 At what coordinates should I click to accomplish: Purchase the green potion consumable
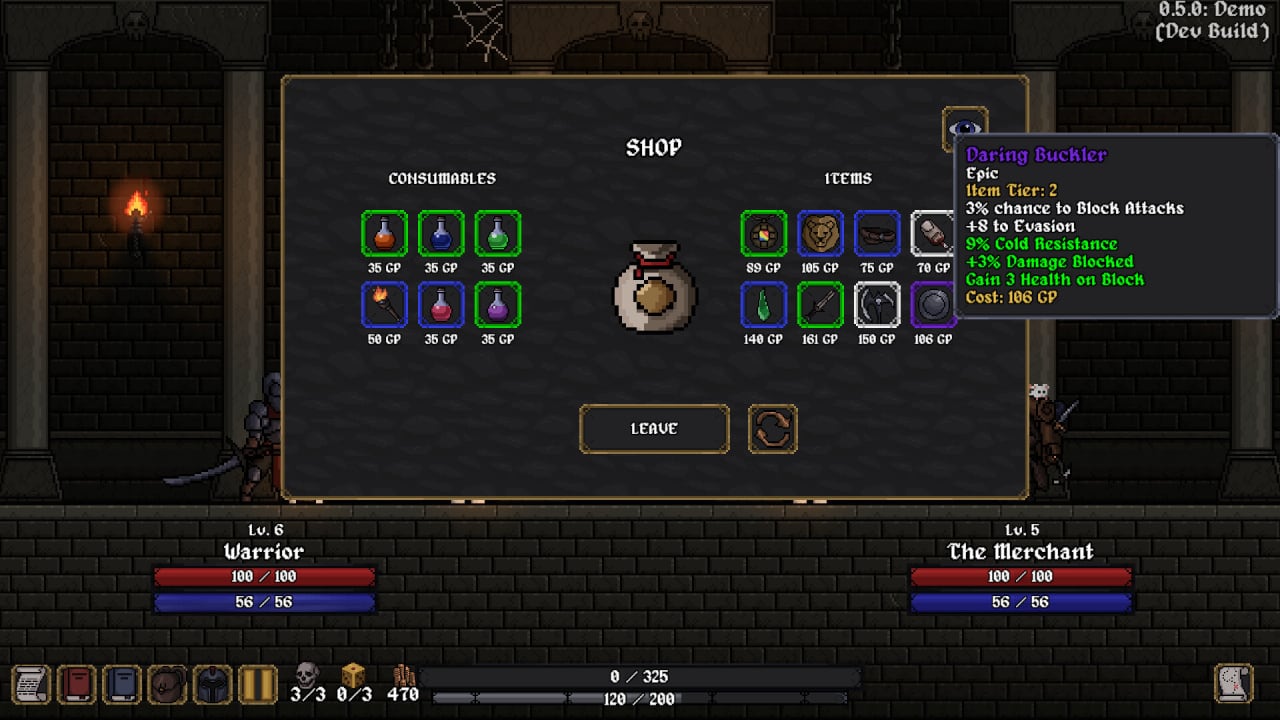pos(498,234)
